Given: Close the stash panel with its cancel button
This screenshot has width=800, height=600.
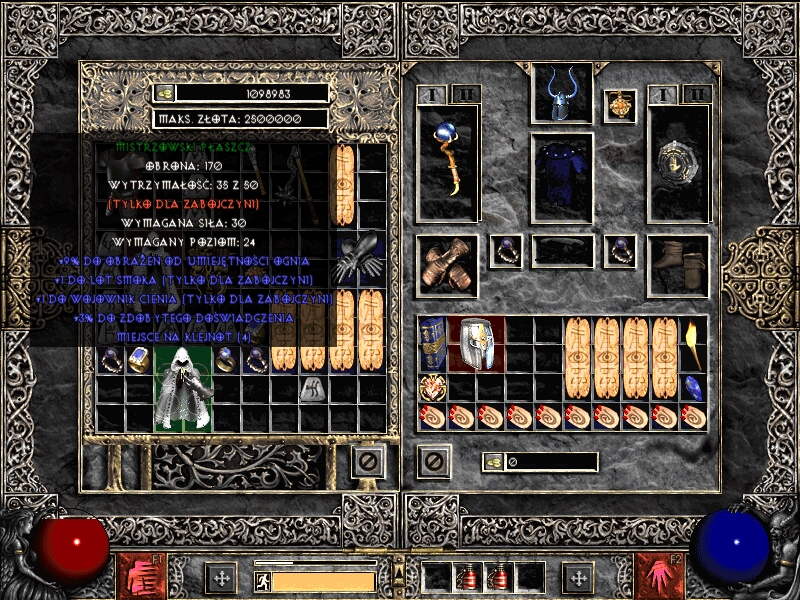Looking at the screenshot, I should pyautogui.click(x=368, y=462).
